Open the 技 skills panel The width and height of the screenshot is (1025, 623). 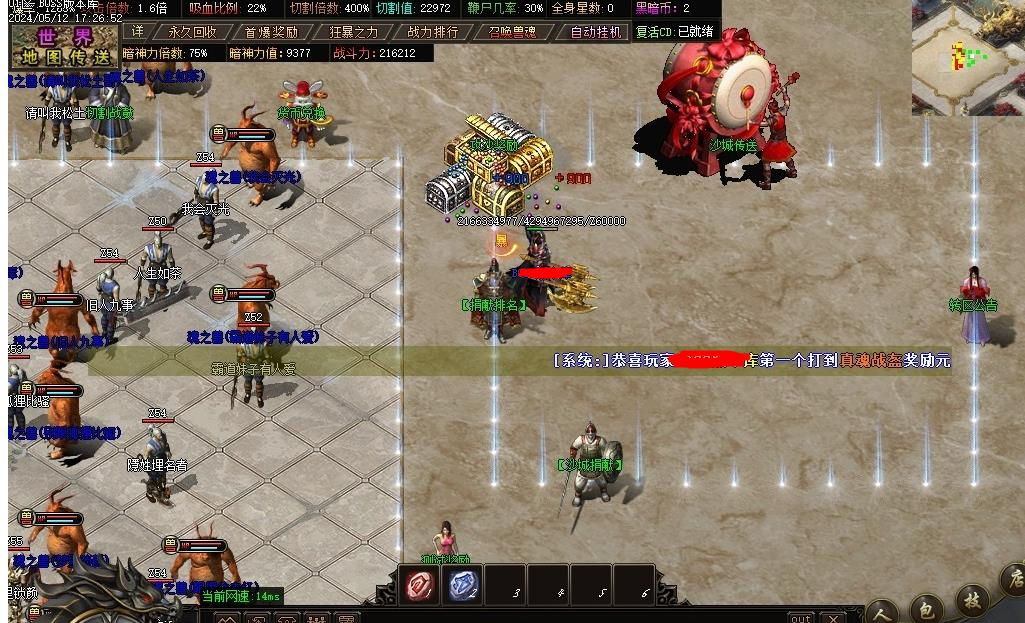click(x=971, y=600)
